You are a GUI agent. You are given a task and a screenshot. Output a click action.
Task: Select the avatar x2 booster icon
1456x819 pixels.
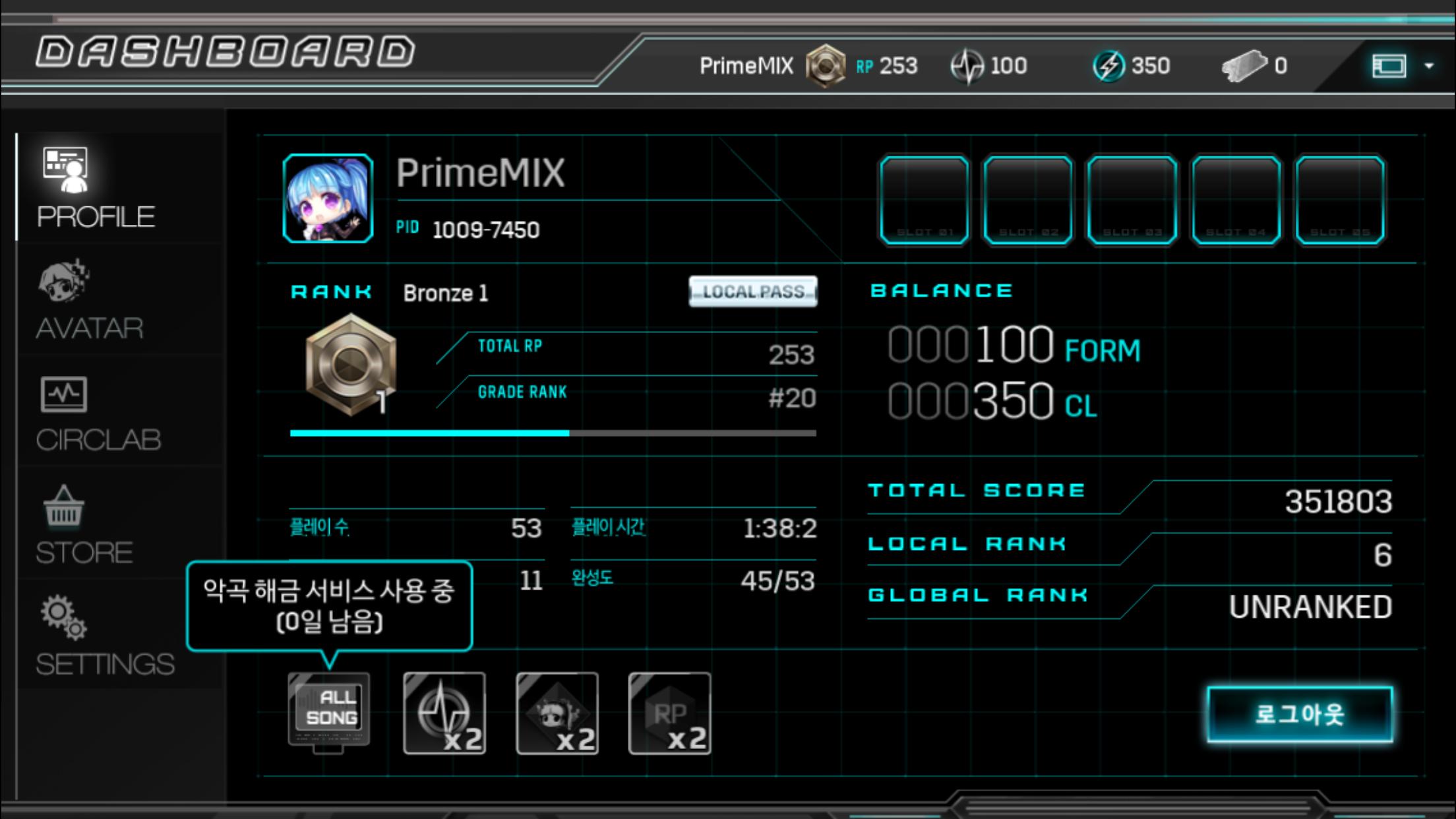[557, 713]
